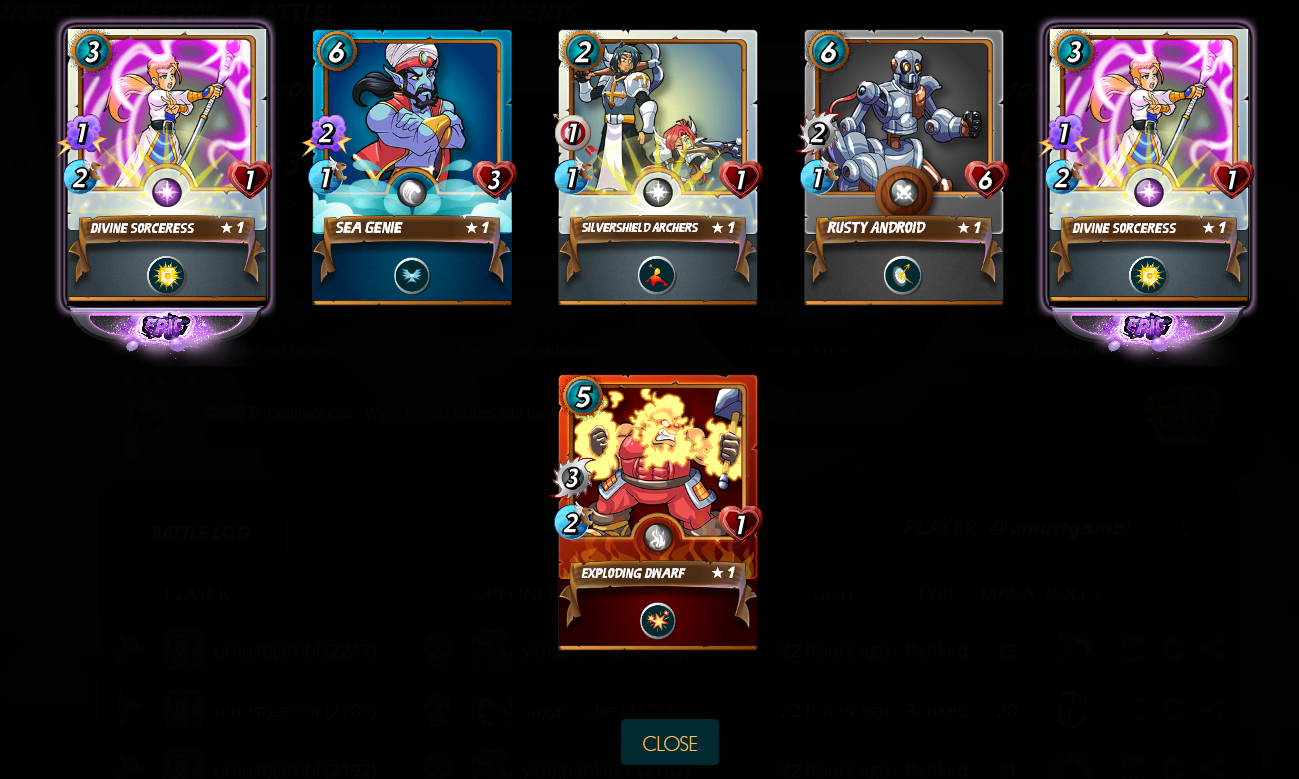The width and height of the screenshot is (1299, 779).
Task: View Rusty Android's magic reflect ability icon
Action: click(x=903, y=276)
